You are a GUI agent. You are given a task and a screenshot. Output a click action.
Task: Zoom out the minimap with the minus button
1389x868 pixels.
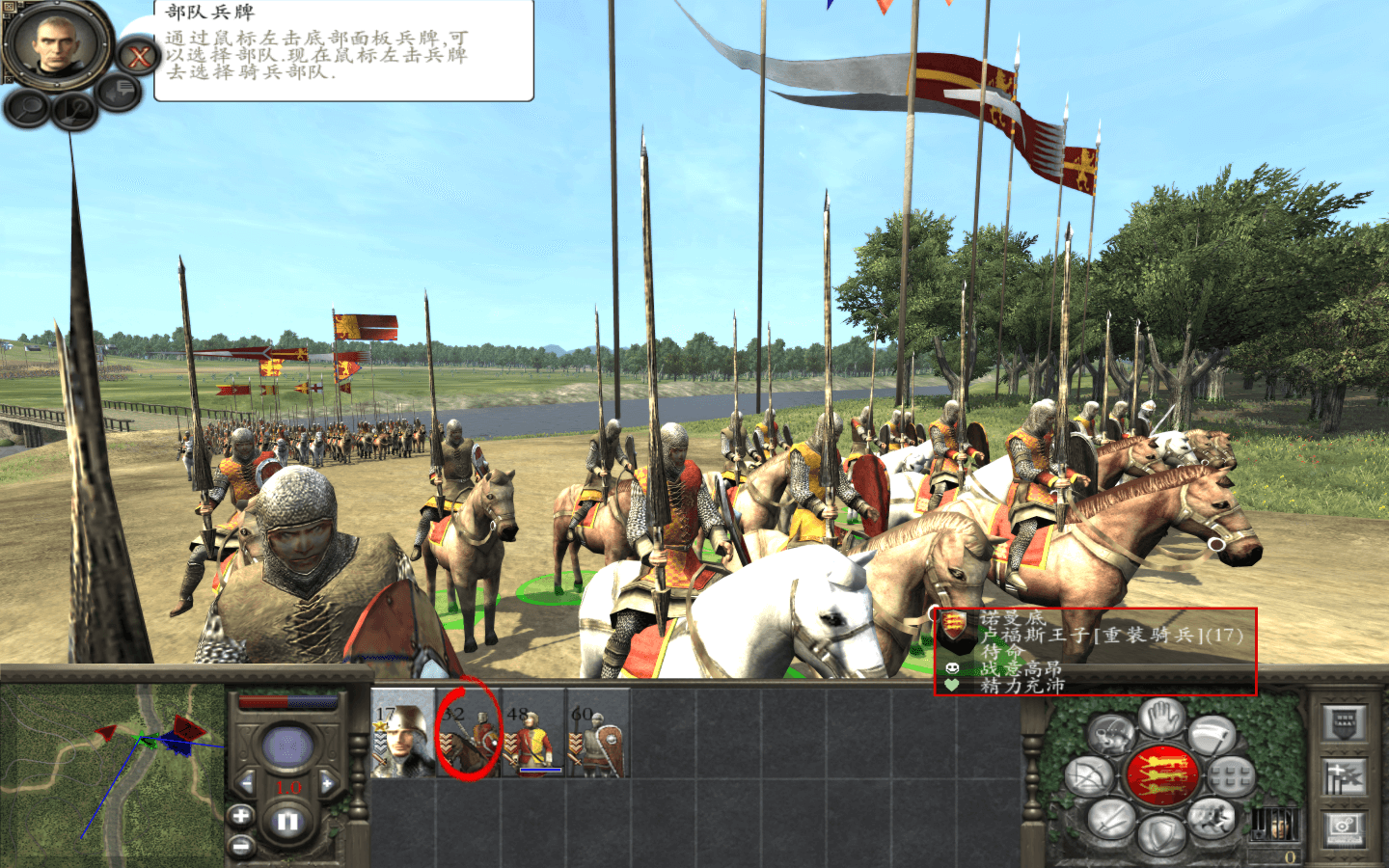[x=240, y=847]
